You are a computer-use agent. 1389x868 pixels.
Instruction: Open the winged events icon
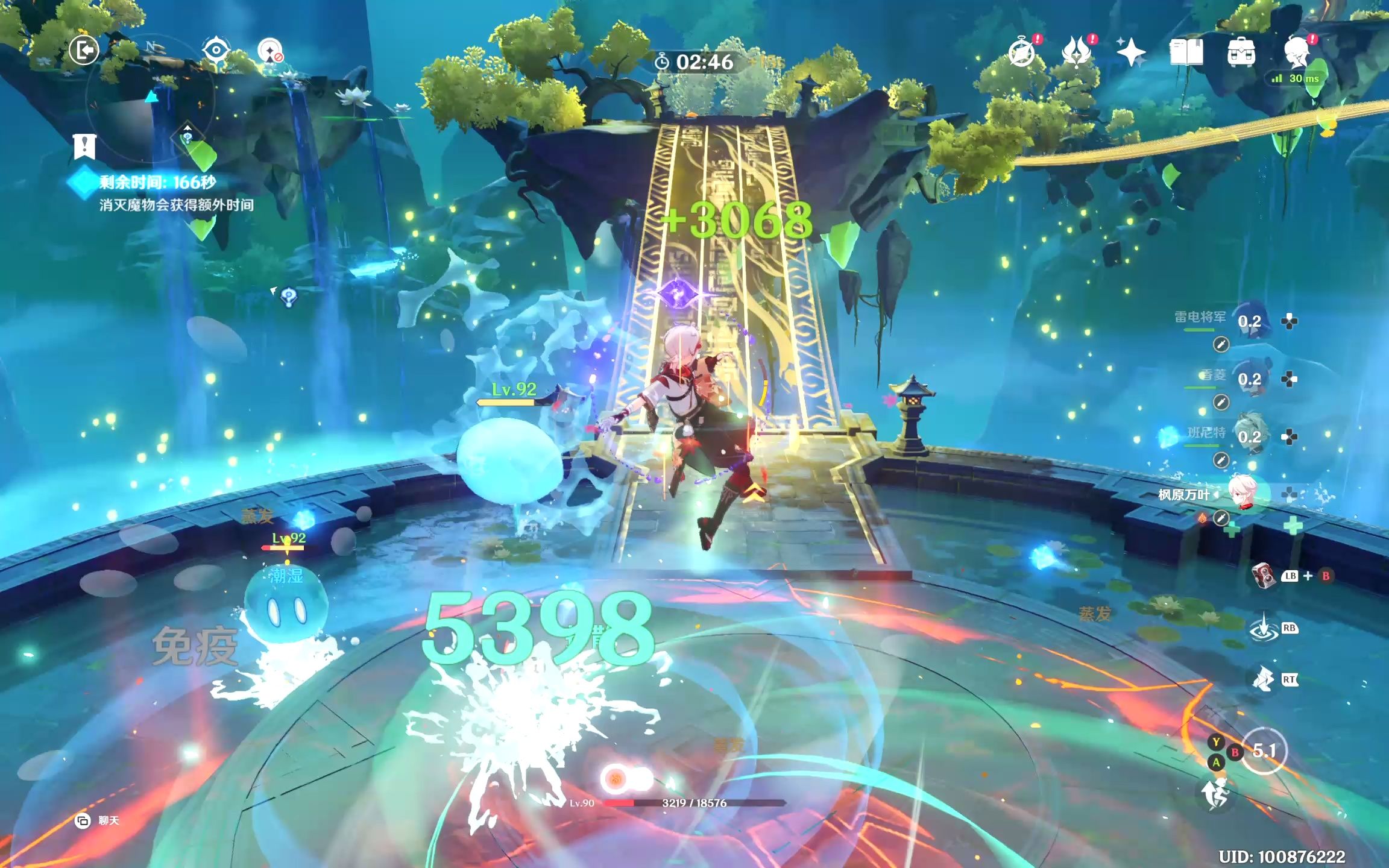pyautogui.click(x=1076, y=53)
